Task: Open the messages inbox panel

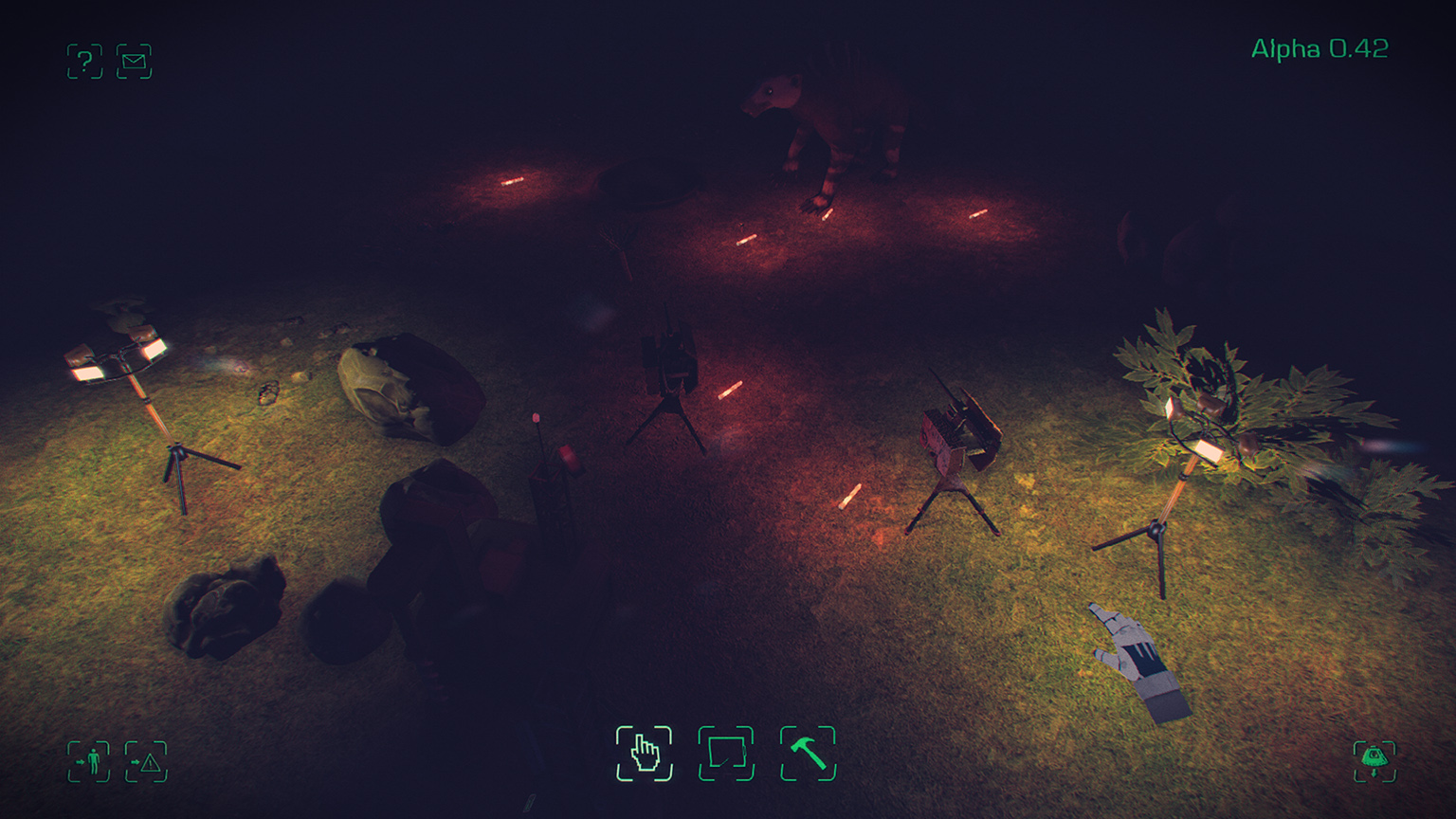Action: (134, 60)
